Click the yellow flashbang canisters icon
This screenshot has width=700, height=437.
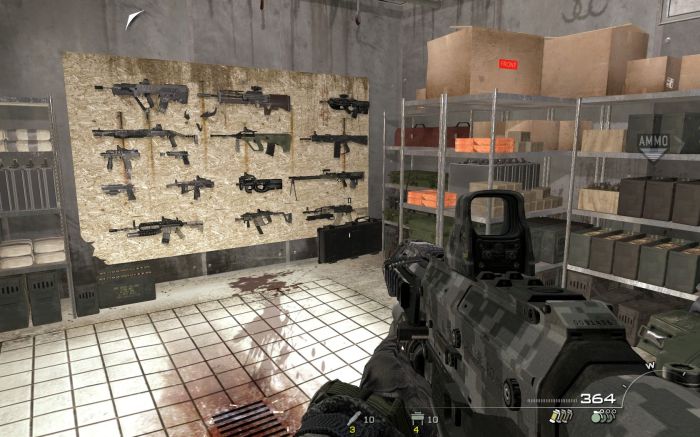point(563,416)
